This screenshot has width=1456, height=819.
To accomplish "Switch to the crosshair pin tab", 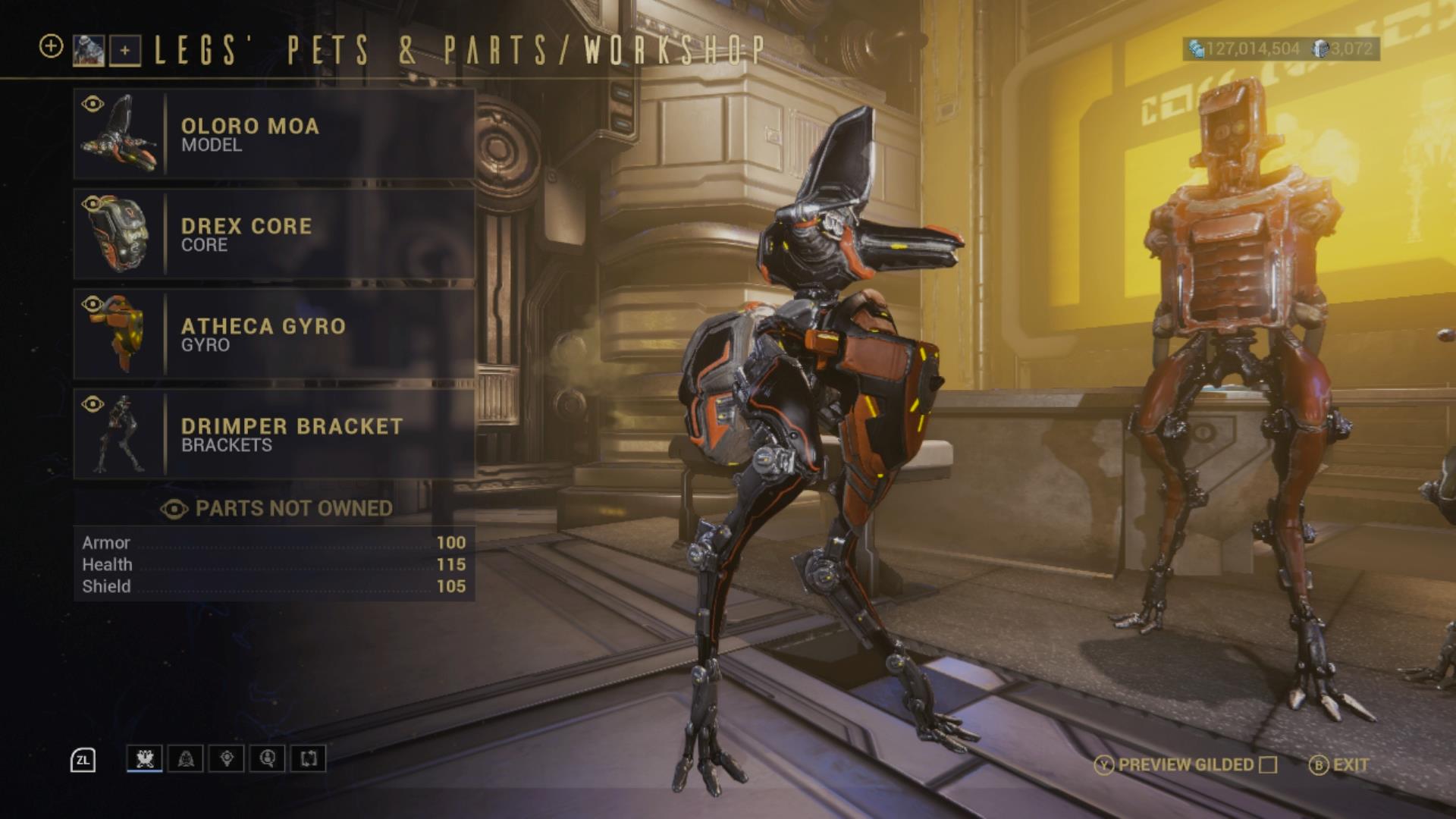I will tap(227, 758).
